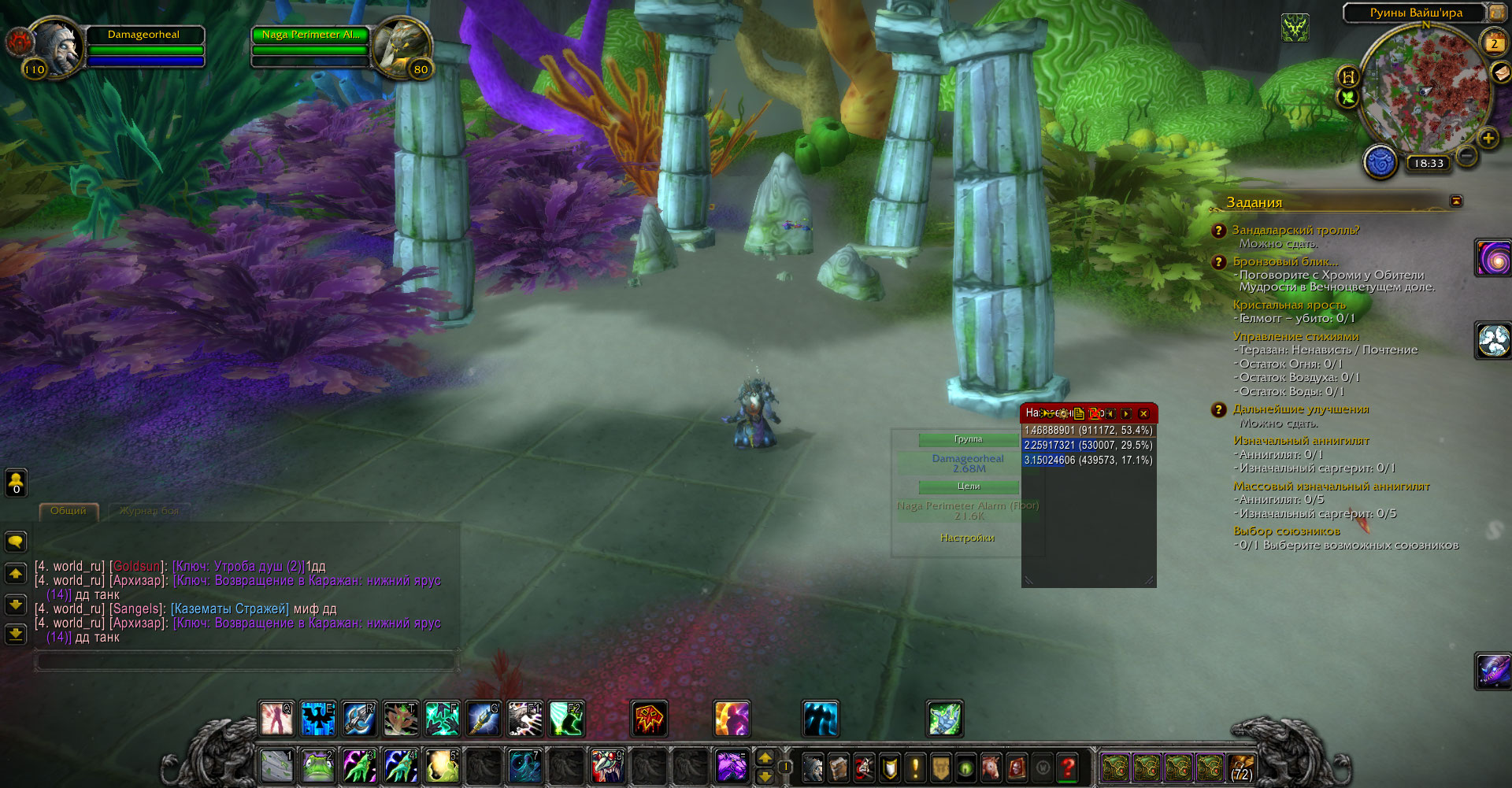Screen dimensions: 1512x788
Task: Switch to the Общий chat tab
Action: click(x=69, y=511)
